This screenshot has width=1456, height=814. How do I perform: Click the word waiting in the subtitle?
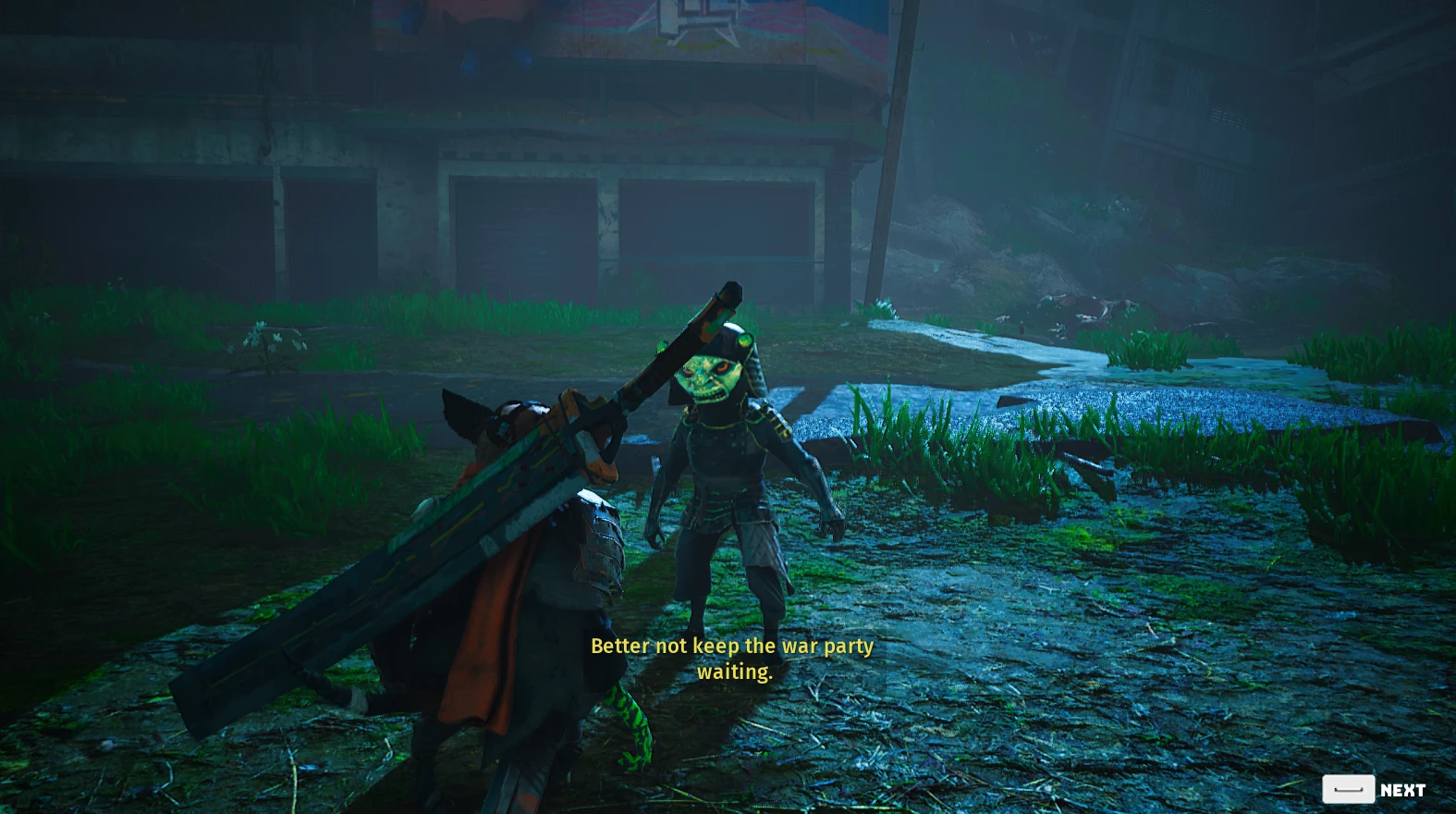(735, 672)
